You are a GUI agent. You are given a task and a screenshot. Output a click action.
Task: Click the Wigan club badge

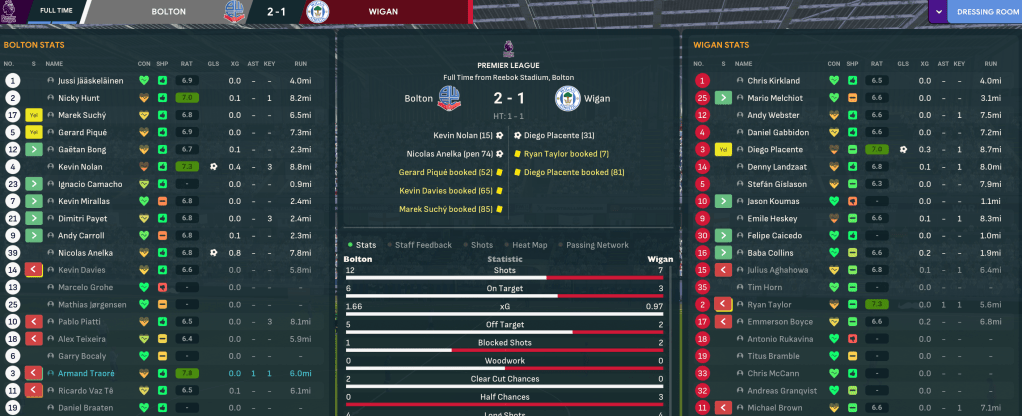coord(568,99)
